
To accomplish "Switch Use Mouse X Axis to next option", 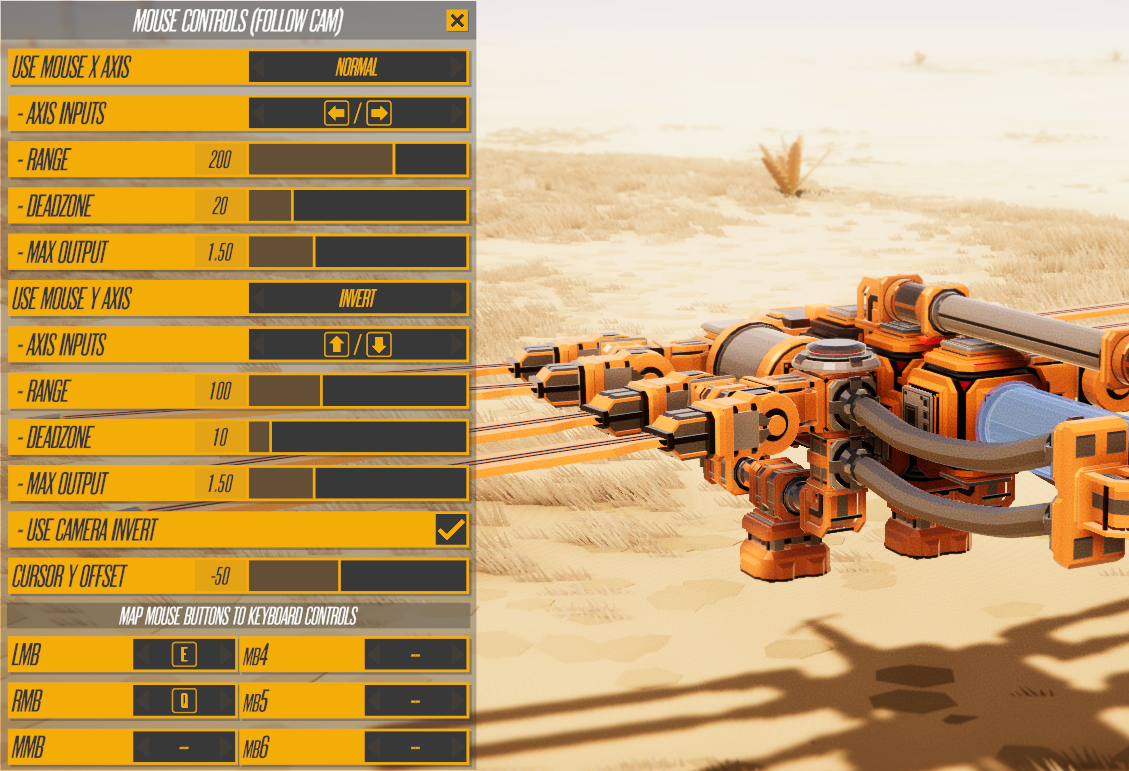I will coord(458,68).
